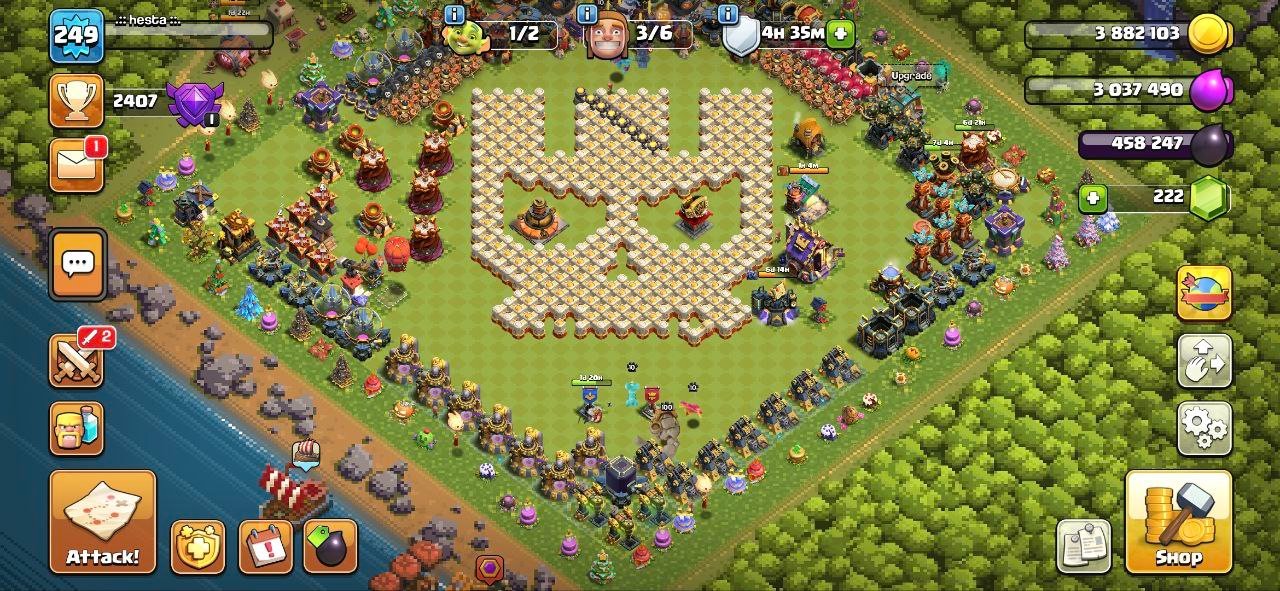Viewport: 1280px width, 591px height.
Task: Open the globe and ribbon event icon
Action: click(x=1204, y=292)
